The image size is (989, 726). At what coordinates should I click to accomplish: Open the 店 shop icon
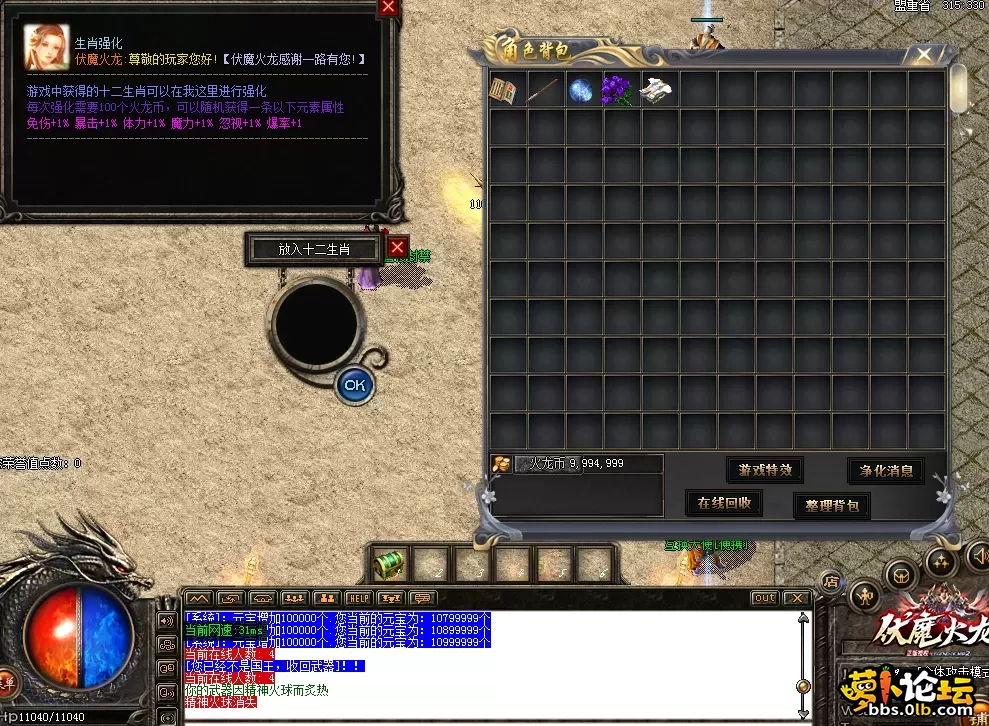(830, 580)
